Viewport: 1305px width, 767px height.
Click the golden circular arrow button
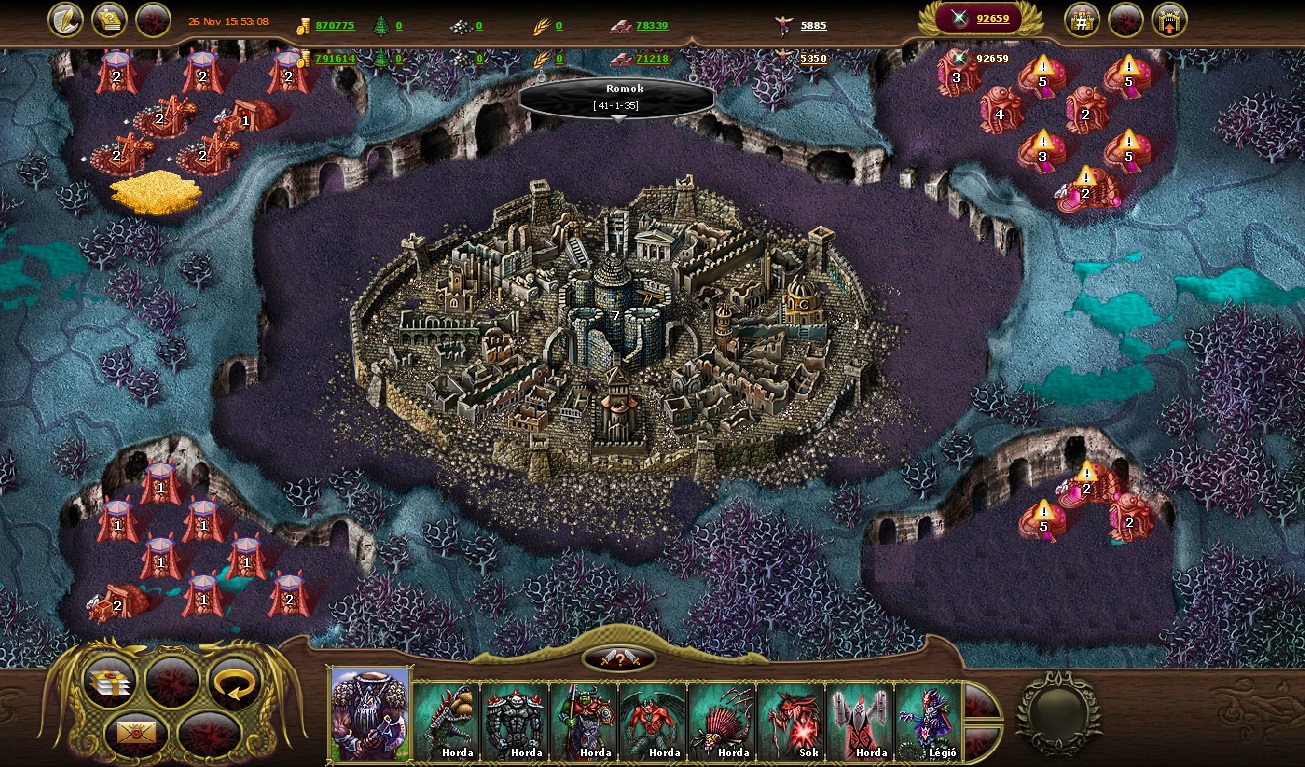(233, 682)
